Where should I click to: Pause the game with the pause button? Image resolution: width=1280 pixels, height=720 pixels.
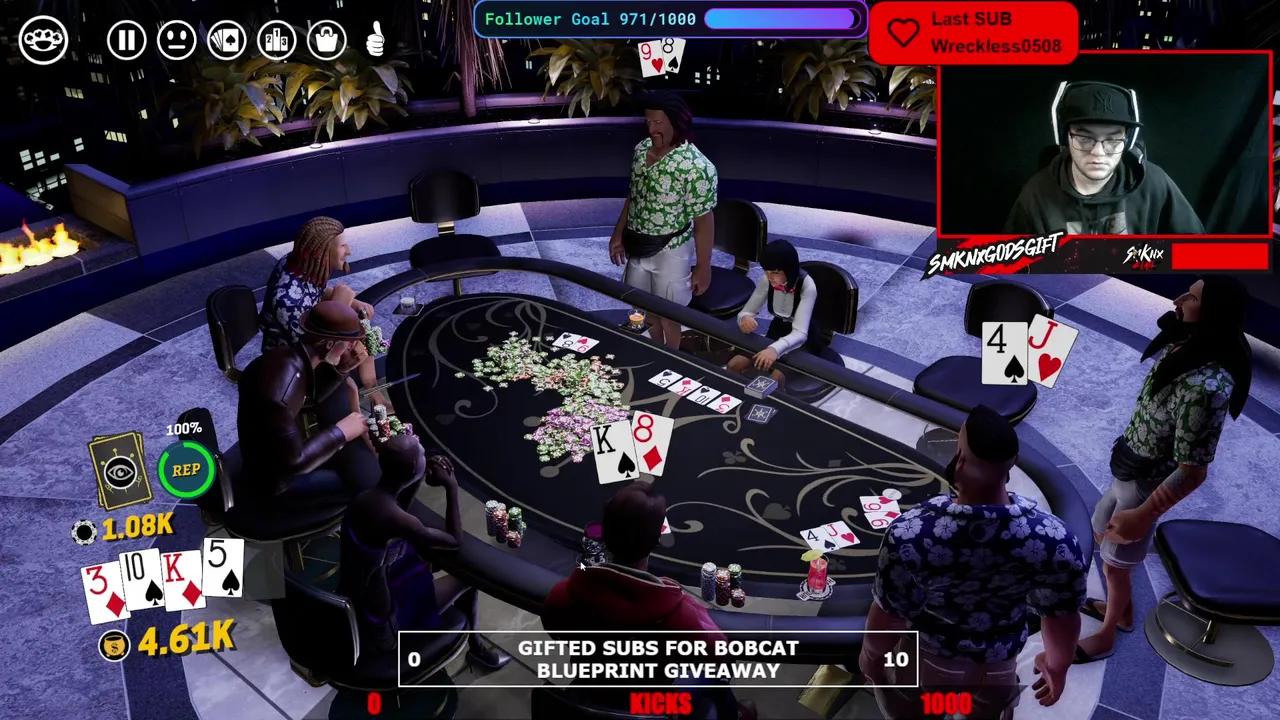(127, 41)
